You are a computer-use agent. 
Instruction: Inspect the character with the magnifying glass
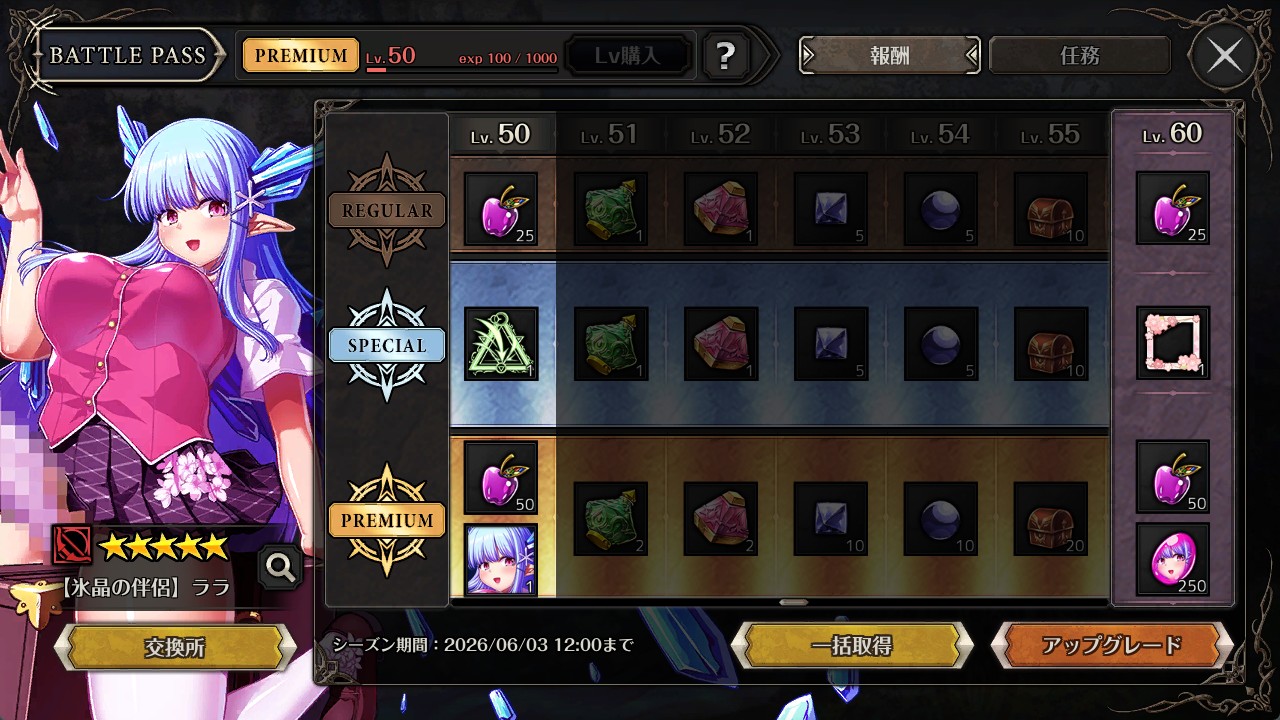tap(280, 568)
